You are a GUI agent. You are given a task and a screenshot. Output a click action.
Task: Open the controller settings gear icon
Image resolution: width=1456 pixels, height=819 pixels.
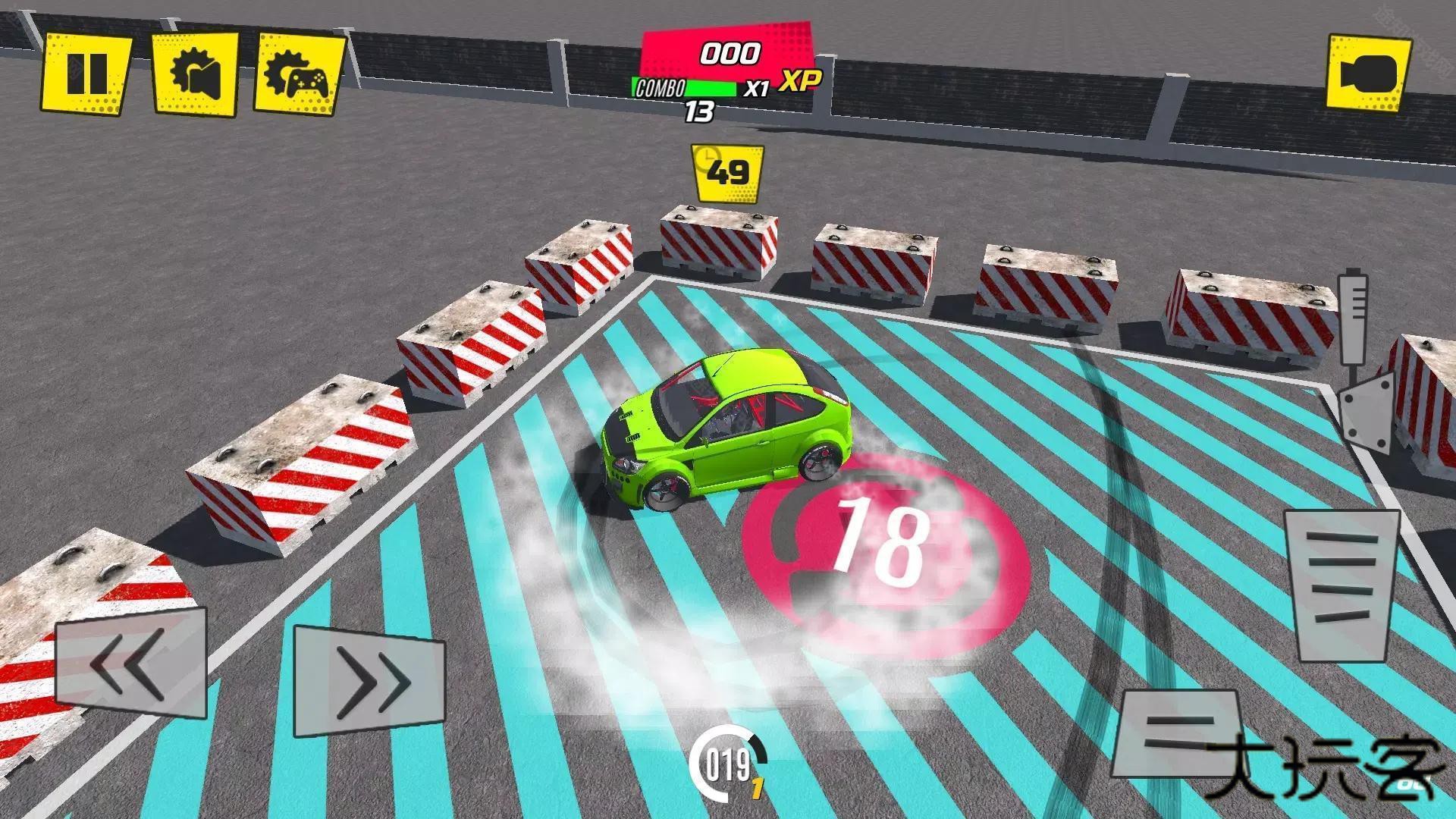click(300, 74)
